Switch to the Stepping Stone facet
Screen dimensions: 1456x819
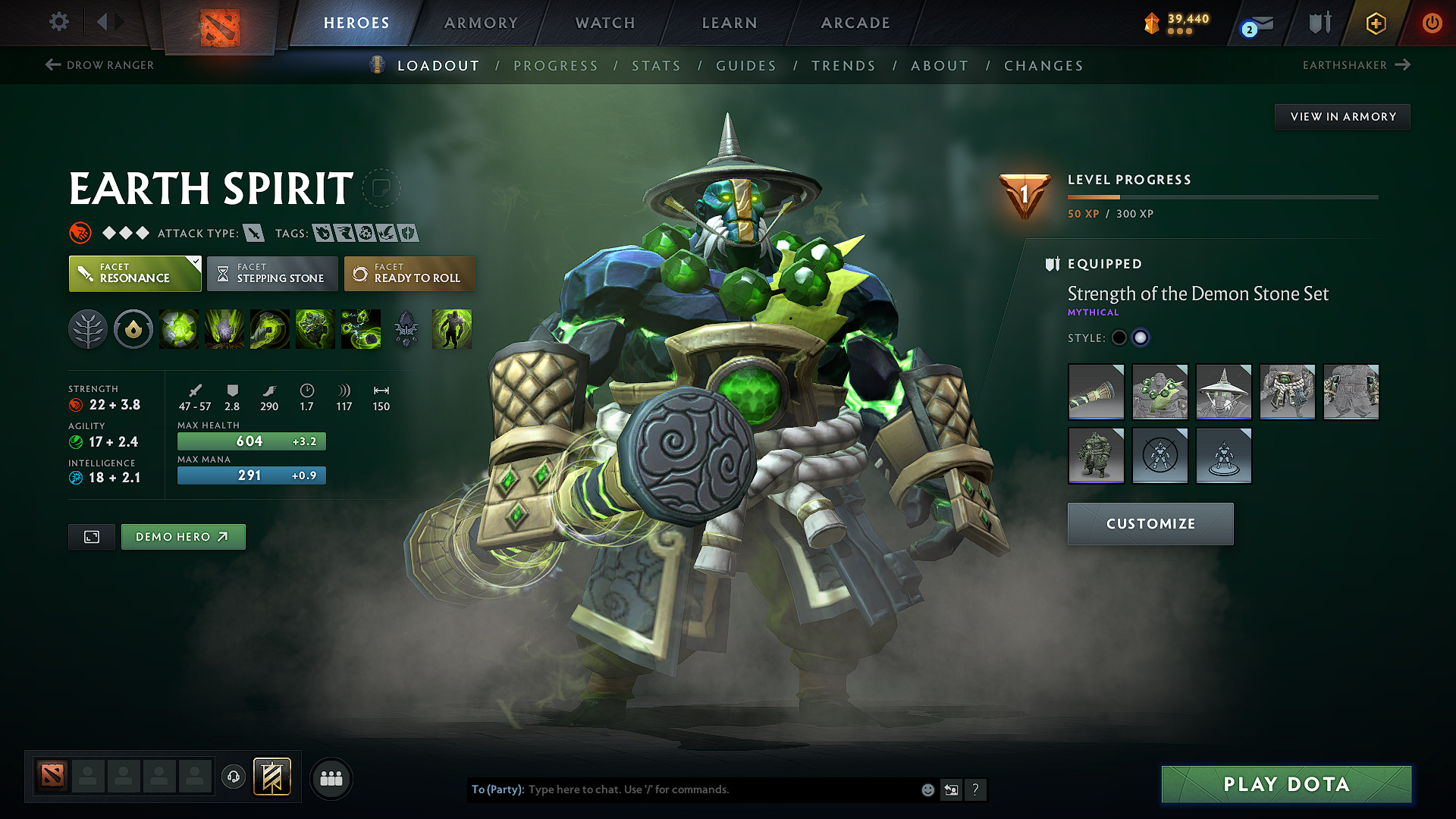[271, 274]
